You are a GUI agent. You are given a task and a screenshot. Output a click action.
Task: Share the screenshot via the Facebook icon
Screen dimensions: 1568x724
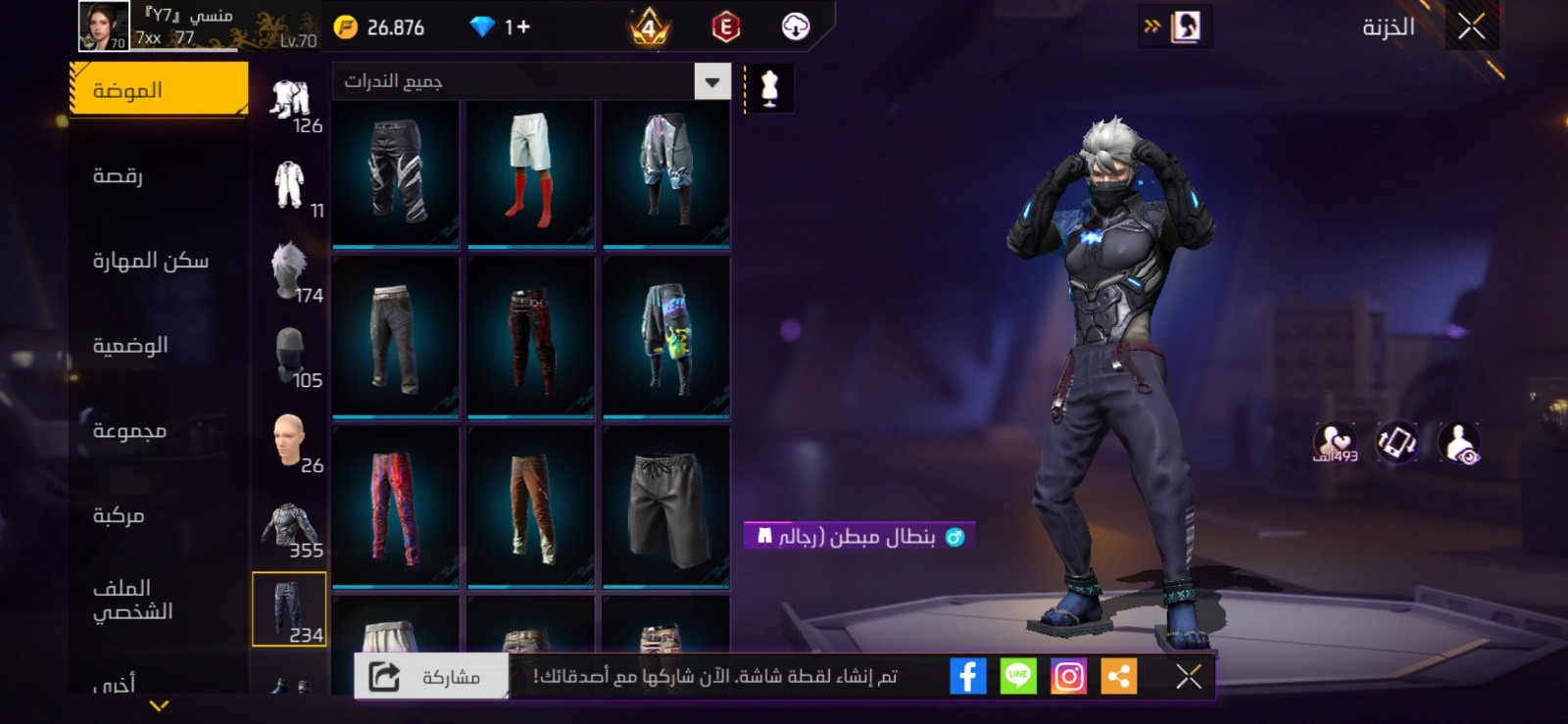point(968,674)
